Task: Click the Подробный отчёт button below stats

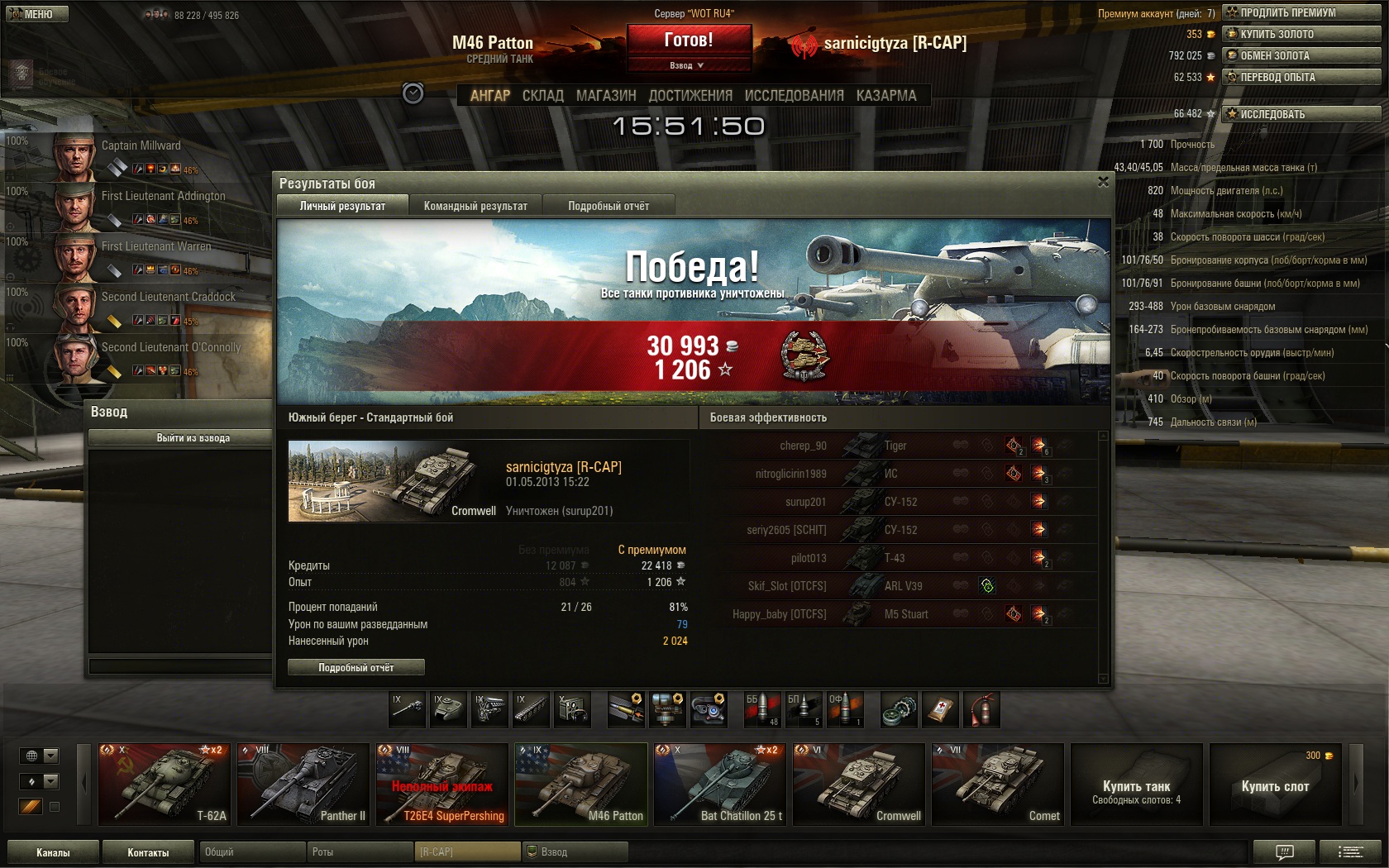Action: click(x=356, y=667)
